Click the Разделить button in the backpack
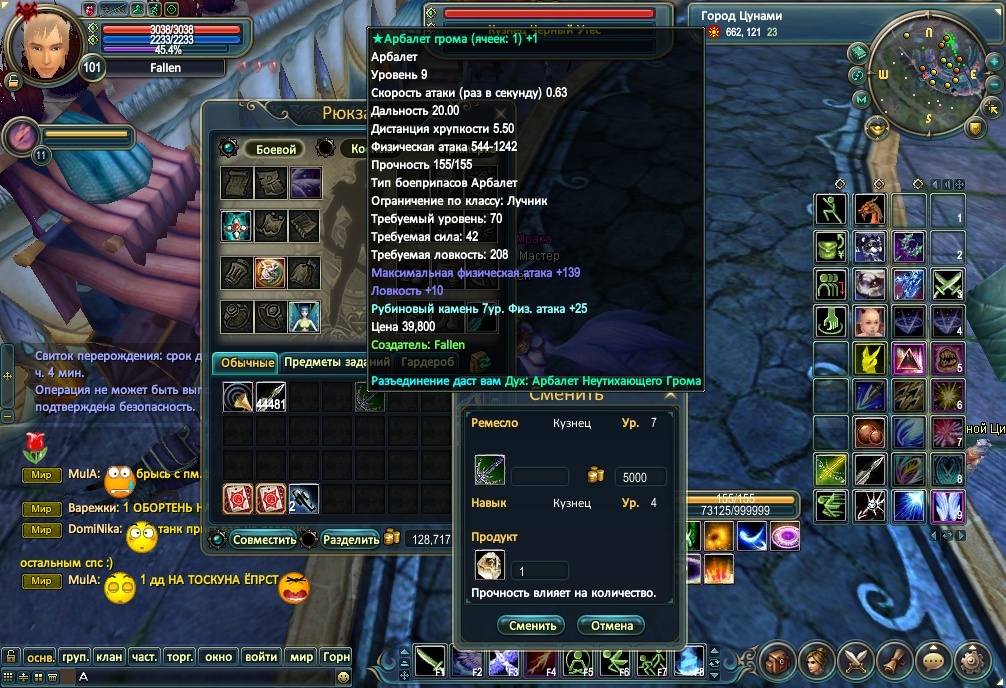This screenshot has width=1006, height=688. (351, 540)
